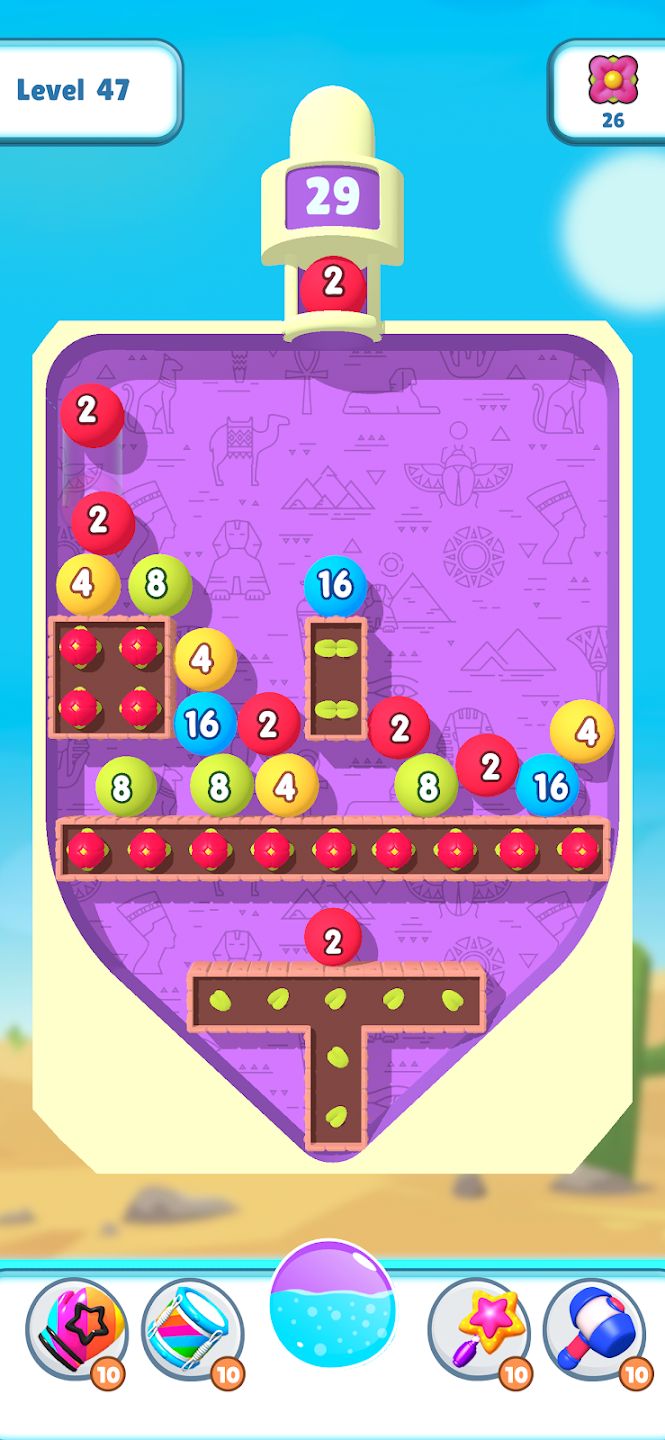Activate the striped drum booster

[192, 1329]
